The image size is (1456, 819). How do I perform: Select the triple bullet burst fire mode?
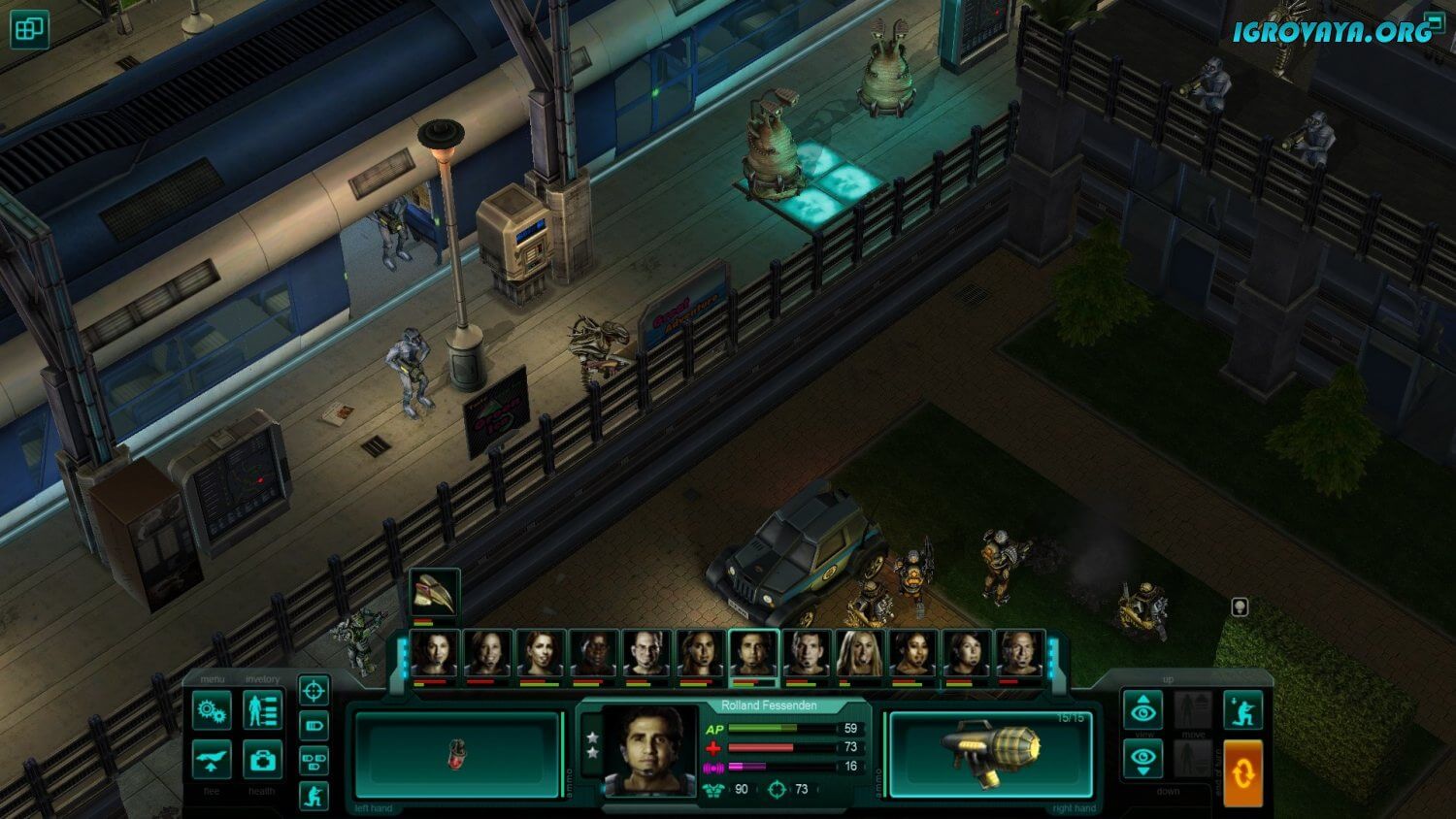[x=314, y=761]
